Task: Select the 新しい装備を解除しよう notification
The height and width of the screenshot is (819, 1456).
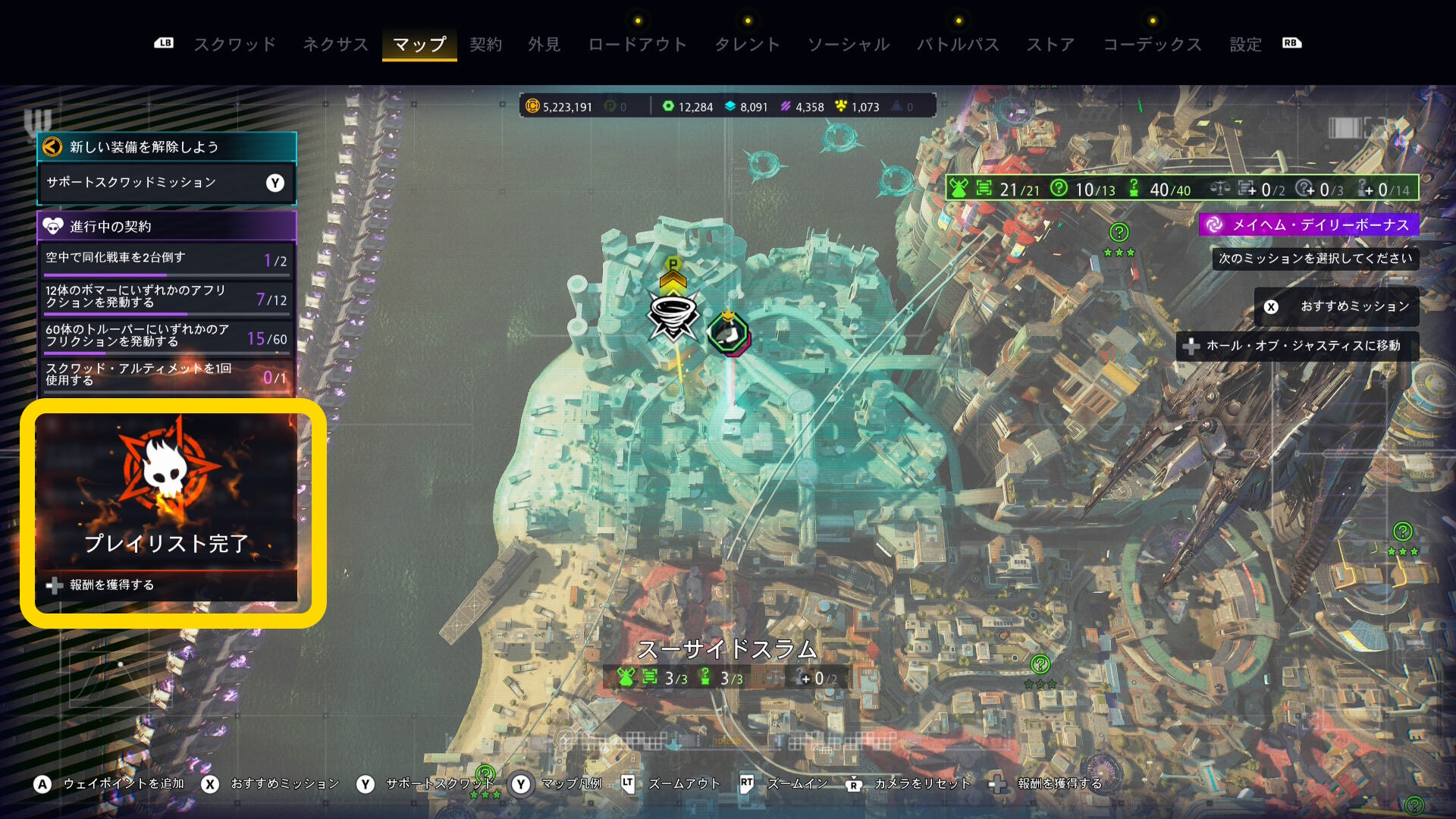Action: [166, 147]
